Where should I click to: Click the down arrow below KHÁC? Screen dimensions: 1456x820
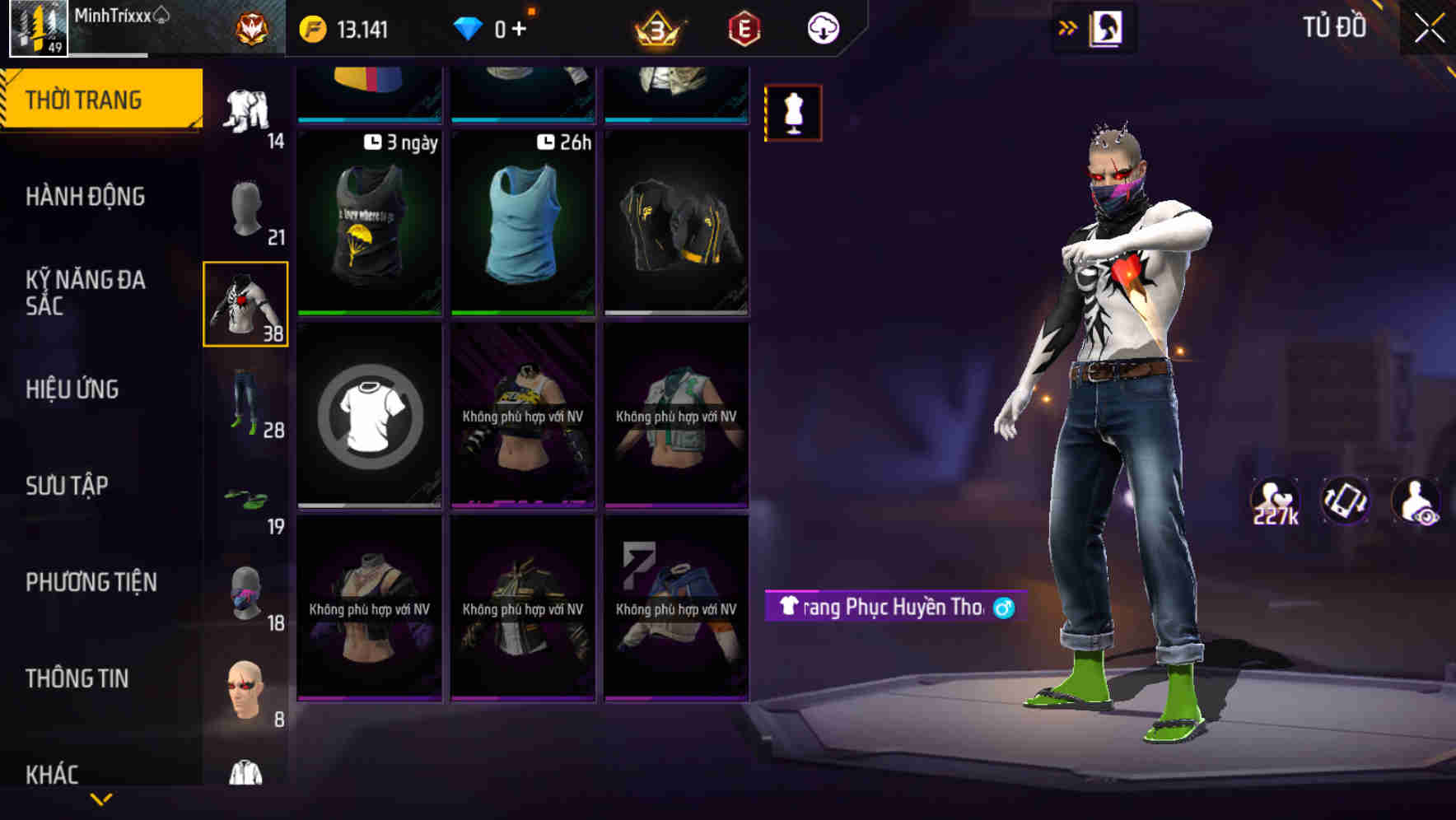pos(101,799)
